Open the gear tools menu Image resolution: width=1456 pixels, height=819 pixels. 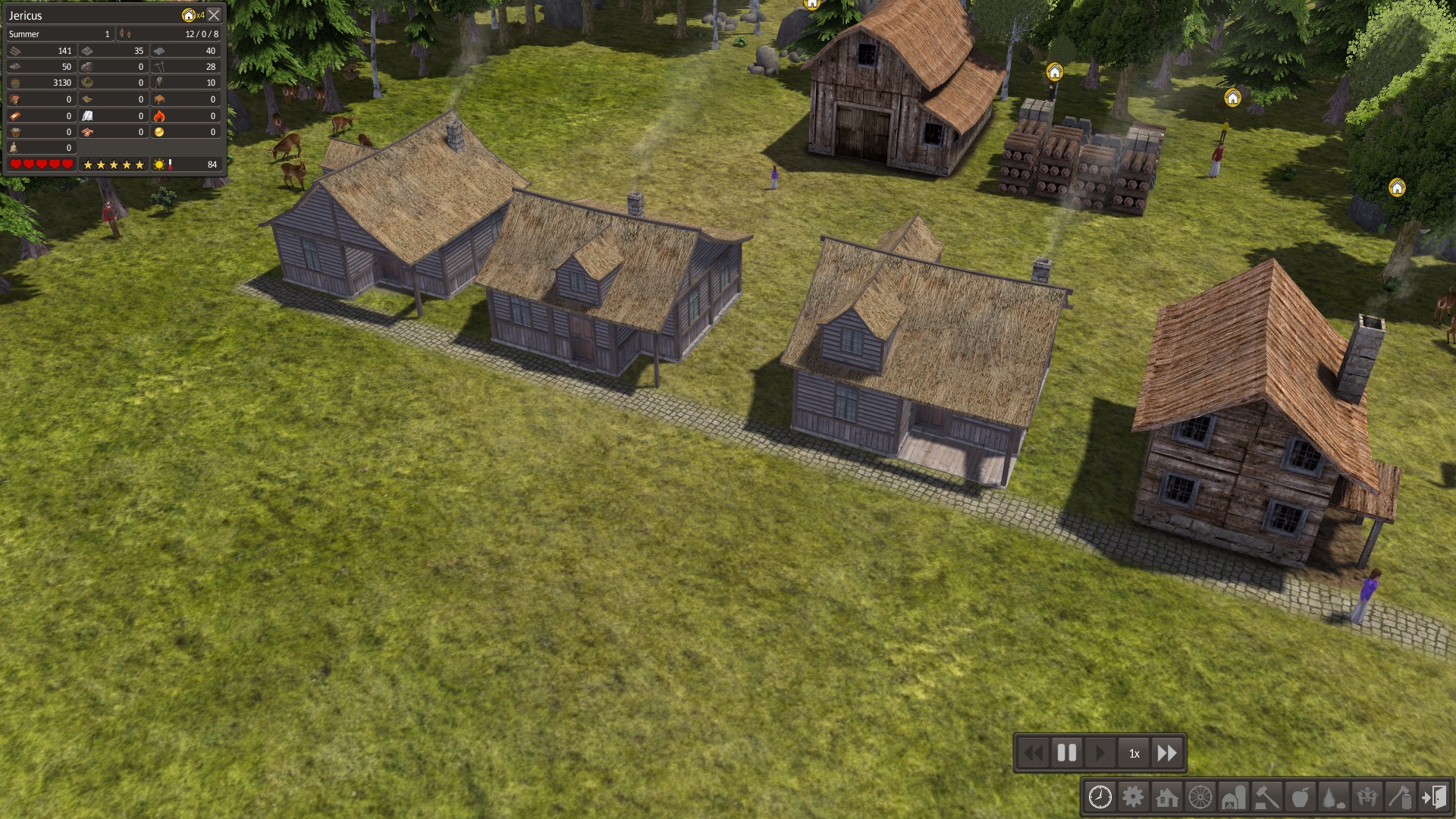click(x=1134, y=797)
